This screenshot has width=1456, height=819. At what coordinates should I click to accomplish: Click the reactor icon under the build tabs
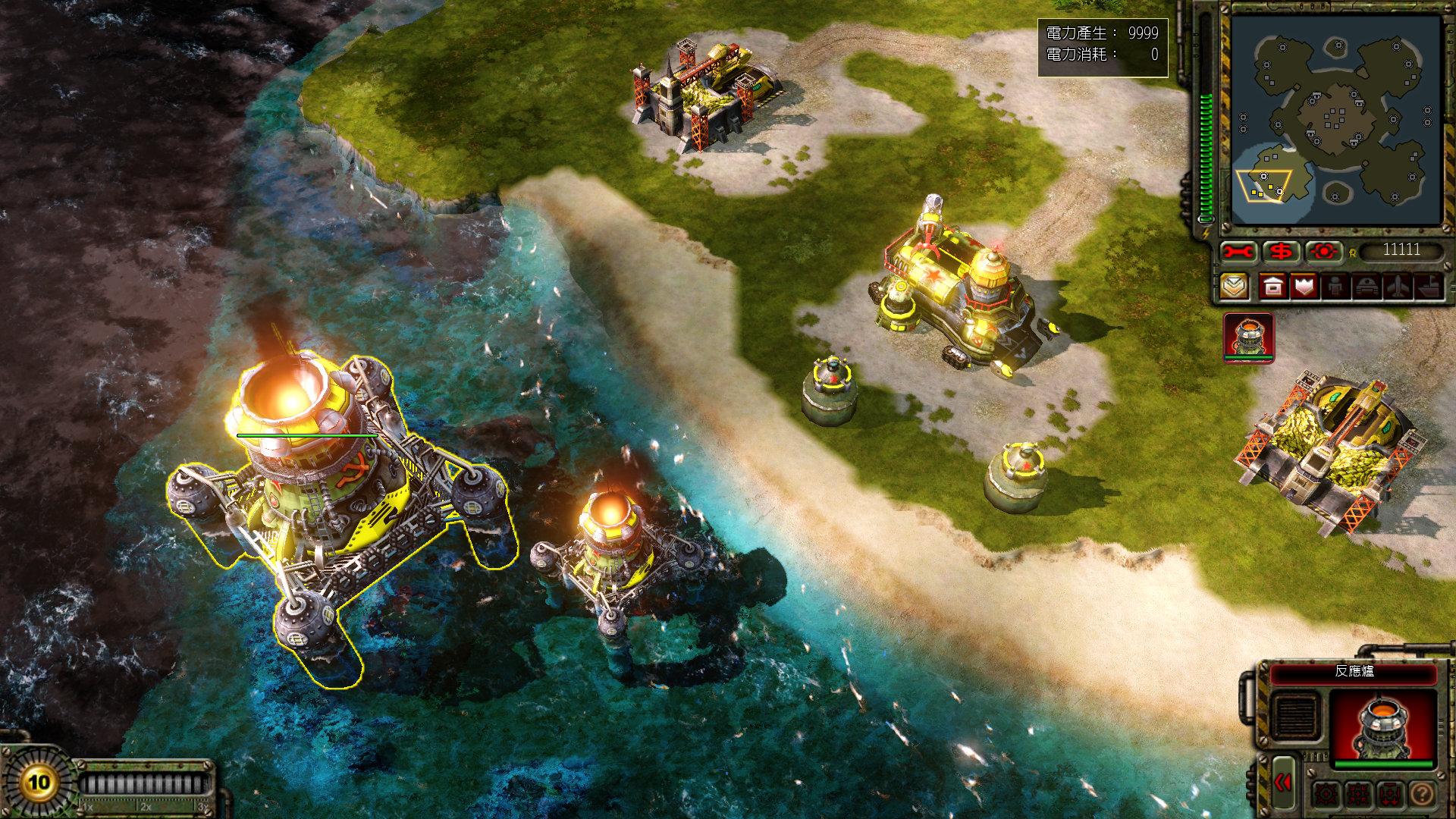click(x=1248, y=337)
